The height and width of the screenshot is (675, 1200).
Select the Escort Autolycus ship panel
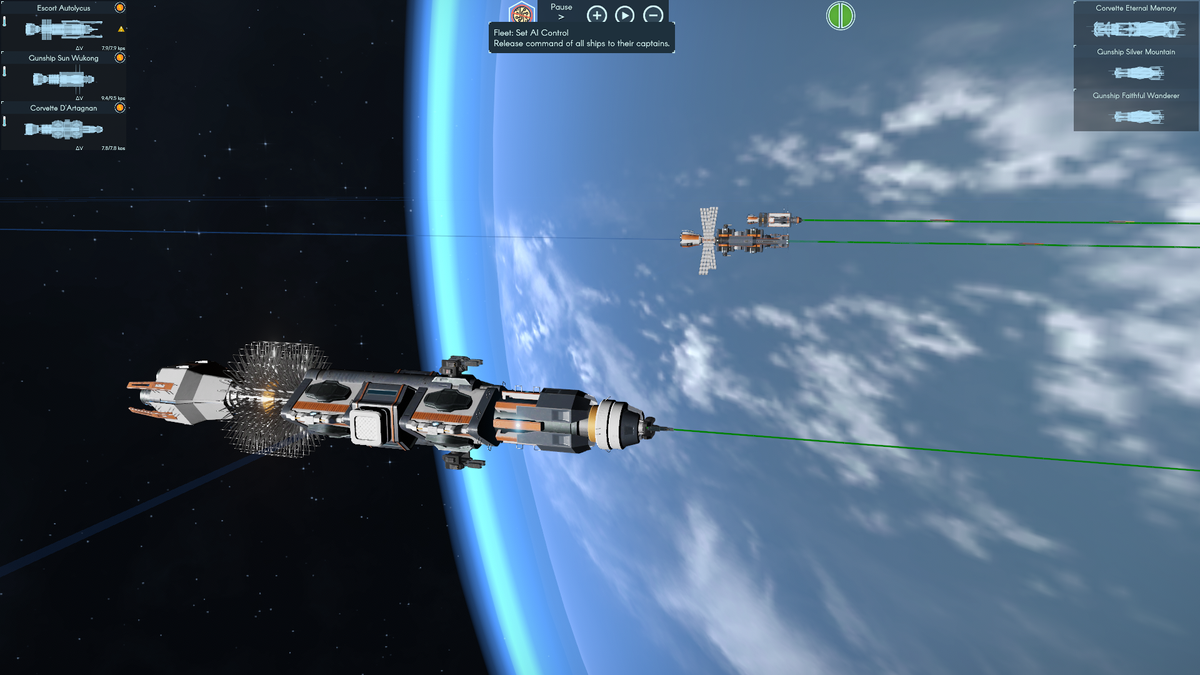(62, 28)
